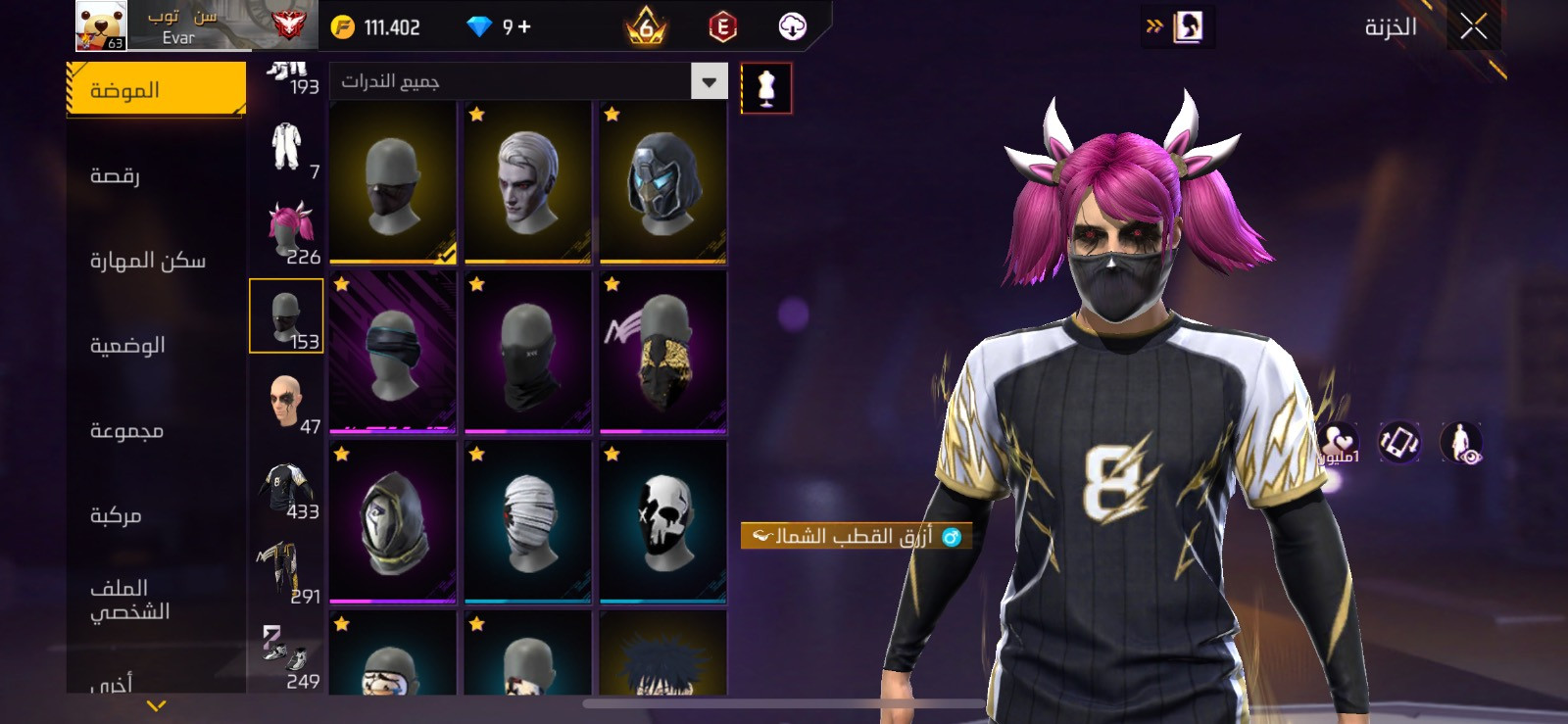Equip the white skull mask
The width and height of the screenshot is (1568, 724).
pyautogui.click(x=663, y=521)
